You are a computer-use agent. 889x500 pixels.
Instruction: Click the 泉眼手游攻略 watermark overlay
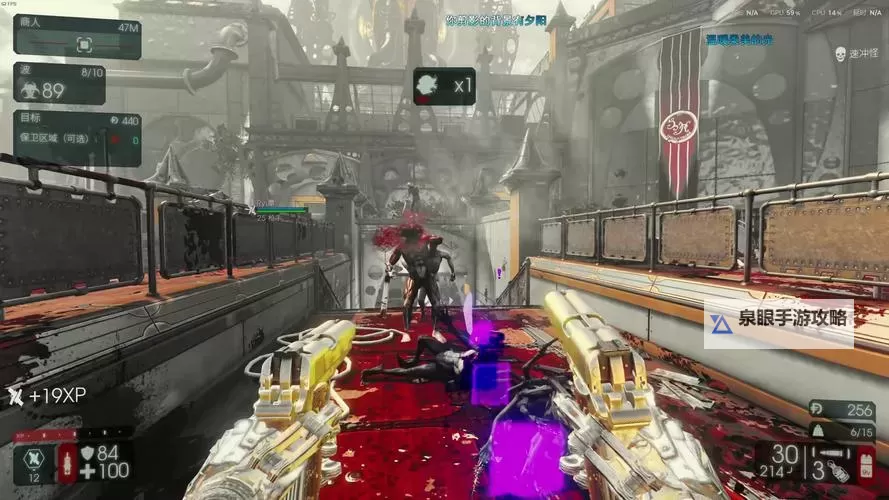point(779,322)
